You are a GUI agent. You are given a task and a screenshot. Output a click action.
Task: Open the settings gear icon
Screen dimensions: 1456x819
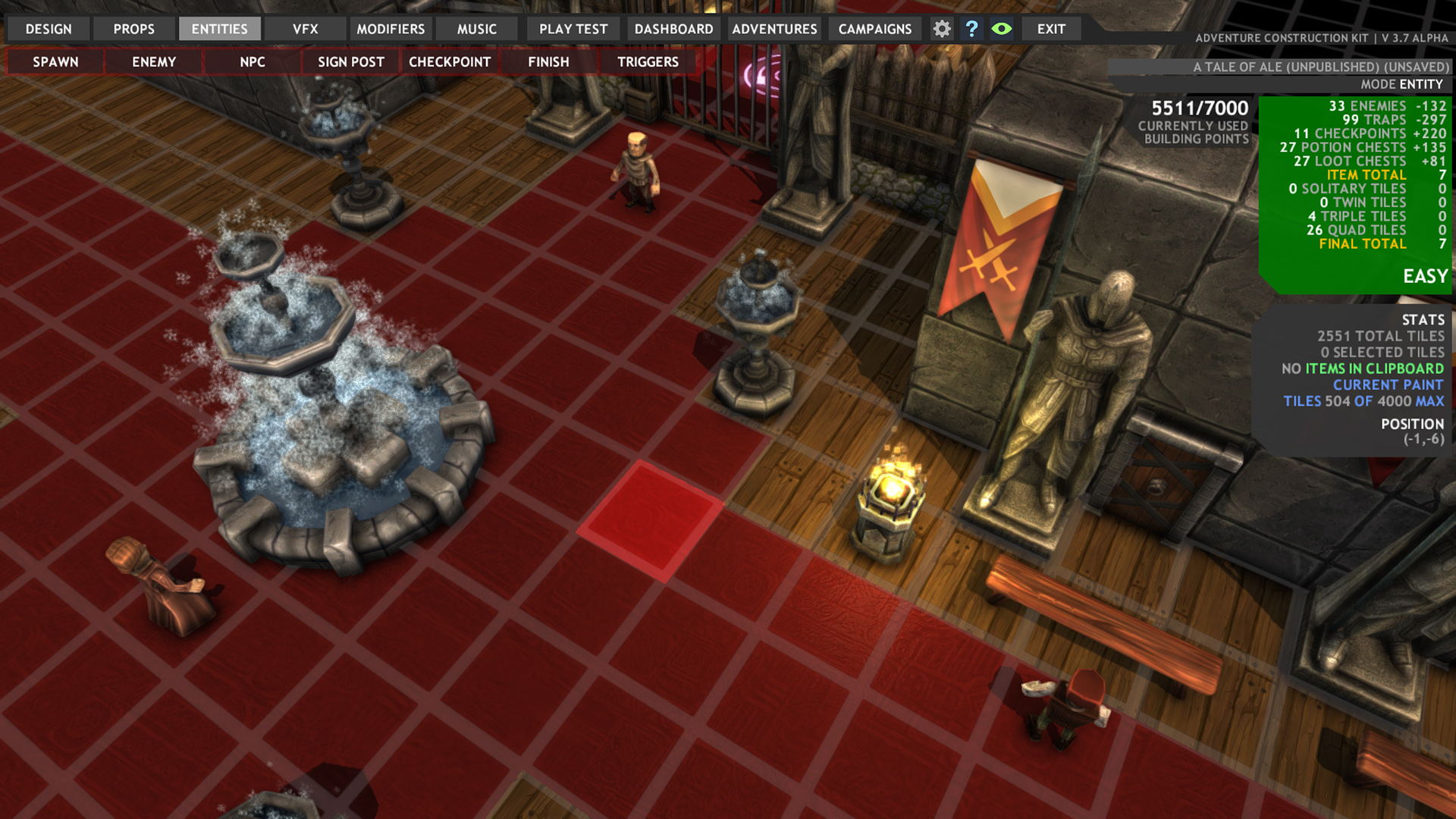(942, 29)
